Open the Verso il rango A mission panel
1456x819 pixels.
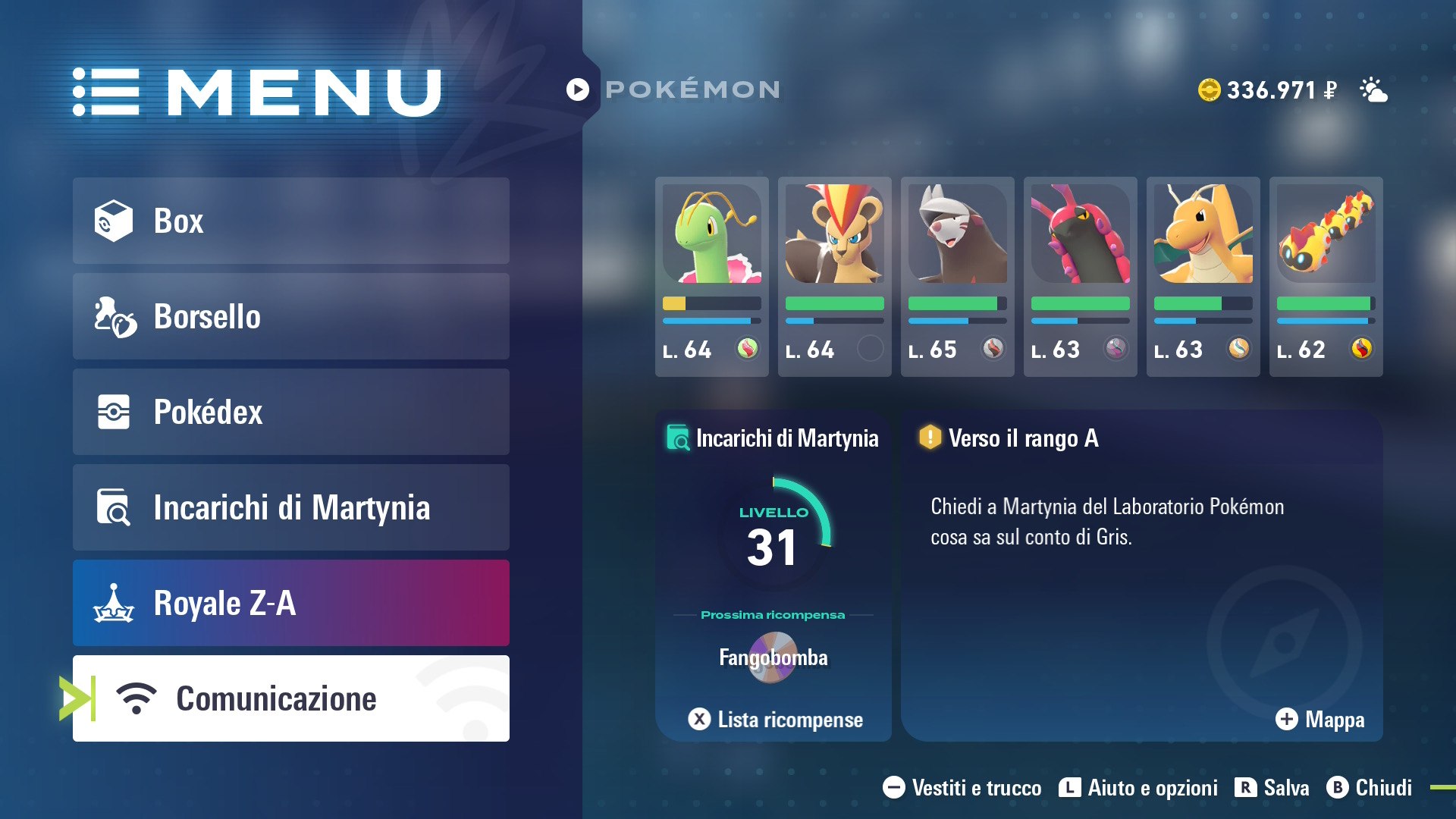pos(1141,575)
